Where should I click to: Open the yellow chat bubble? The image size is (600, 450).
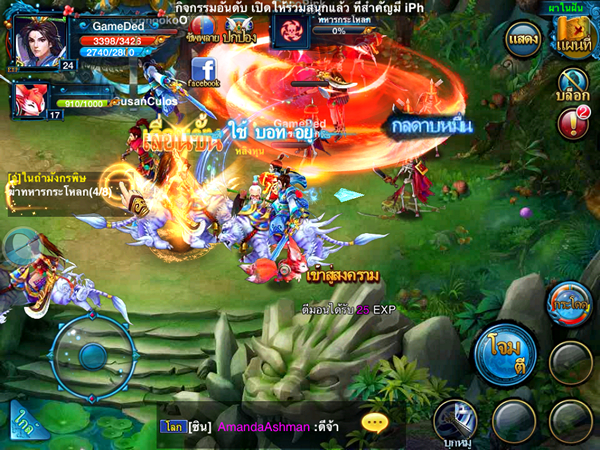point(375,423)
